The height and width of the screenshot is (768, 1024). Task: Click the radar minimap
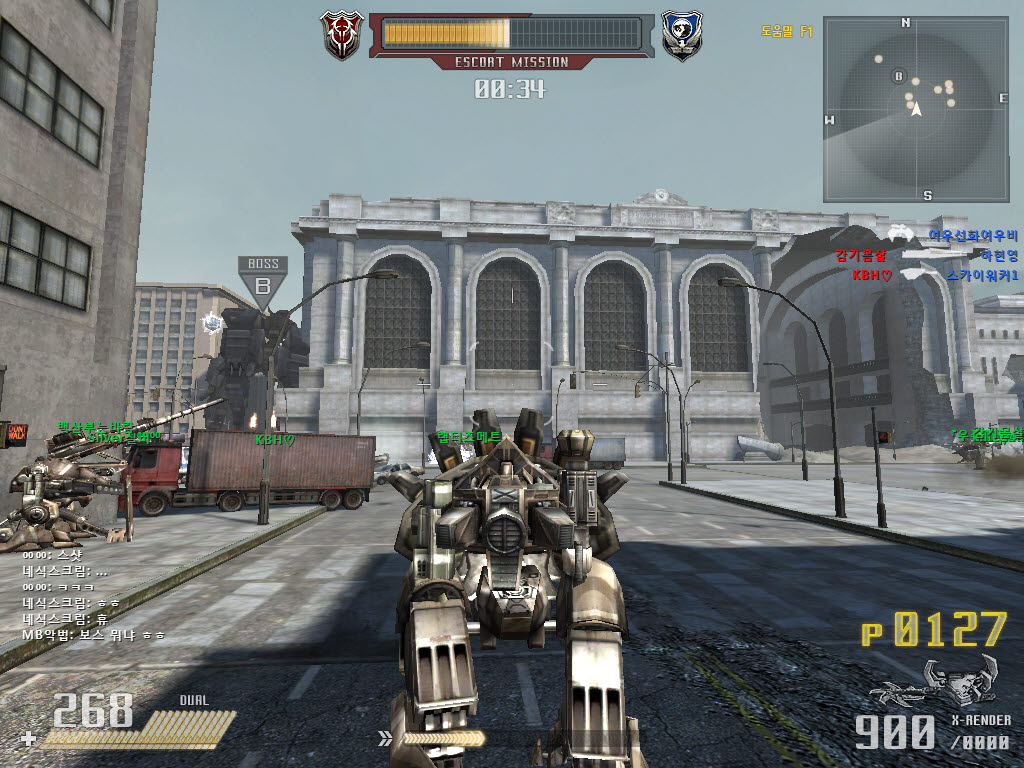tap(915, 109)
